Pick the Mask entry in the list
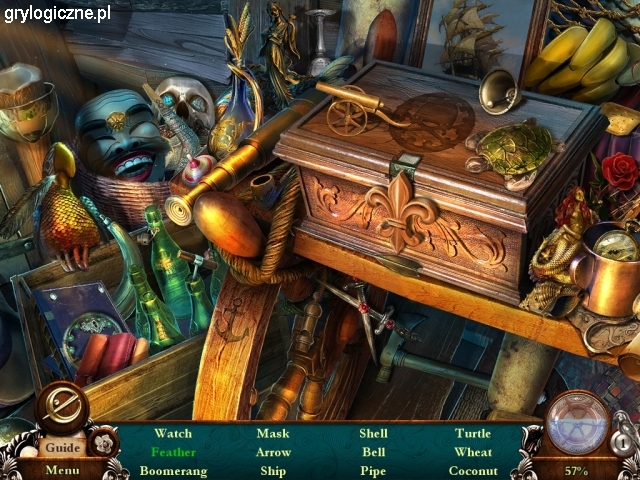 273,434
